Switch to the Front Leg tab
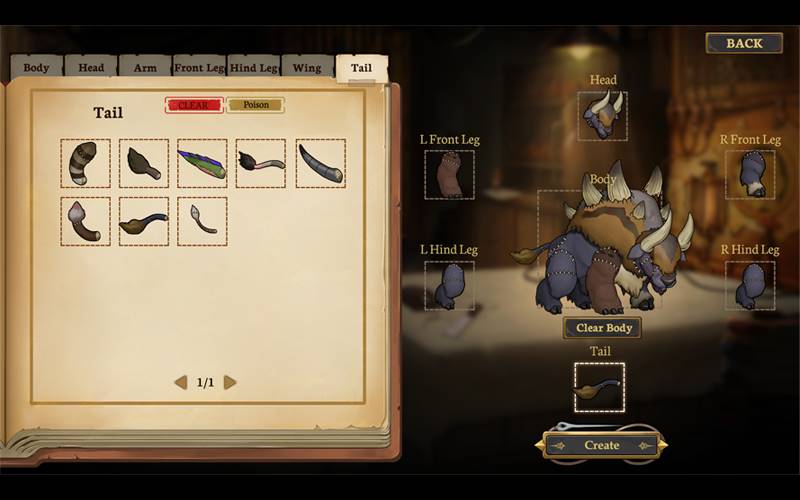800x500 pixels. click(199, 68)
